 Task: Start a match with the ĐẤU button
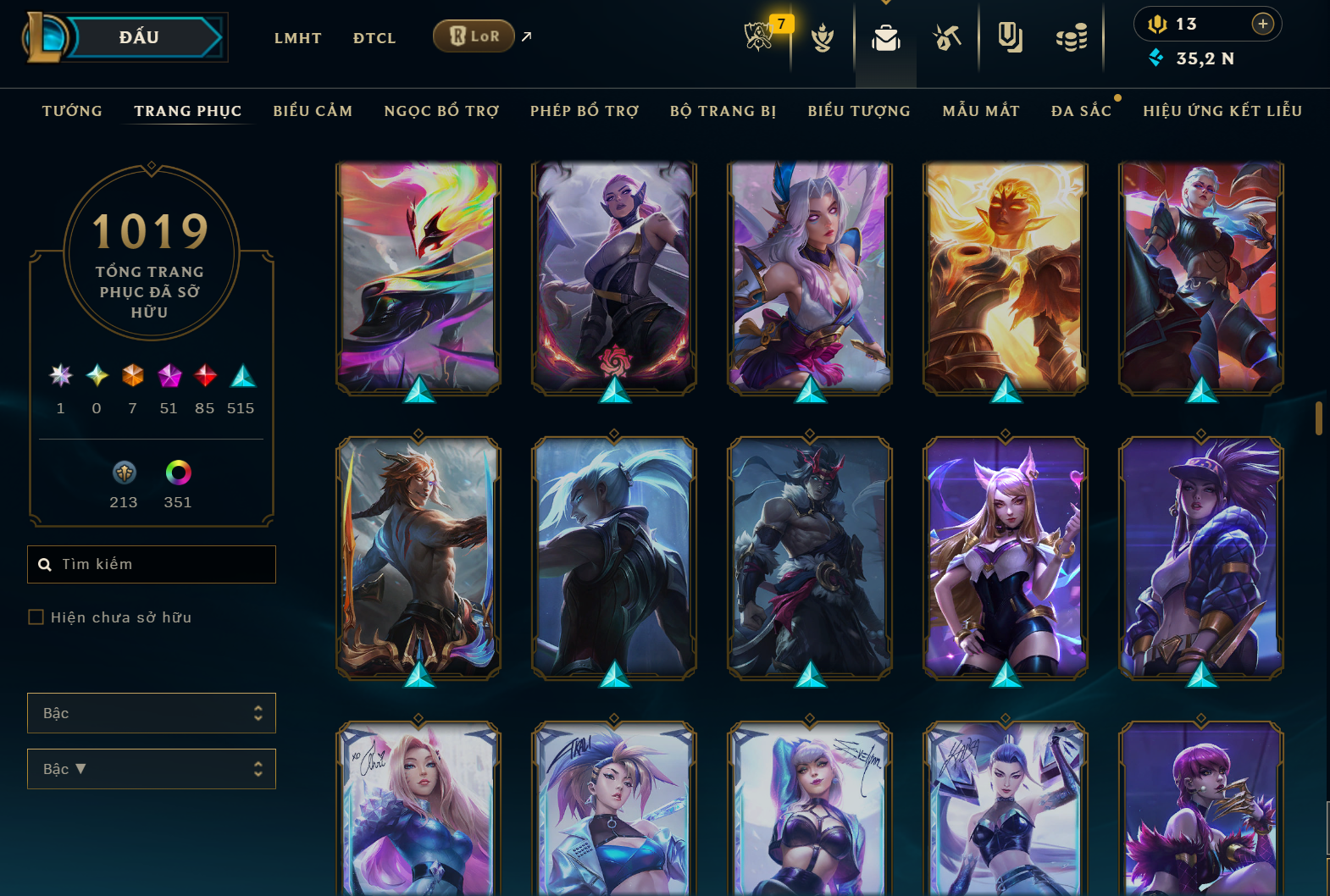[140, 37]
